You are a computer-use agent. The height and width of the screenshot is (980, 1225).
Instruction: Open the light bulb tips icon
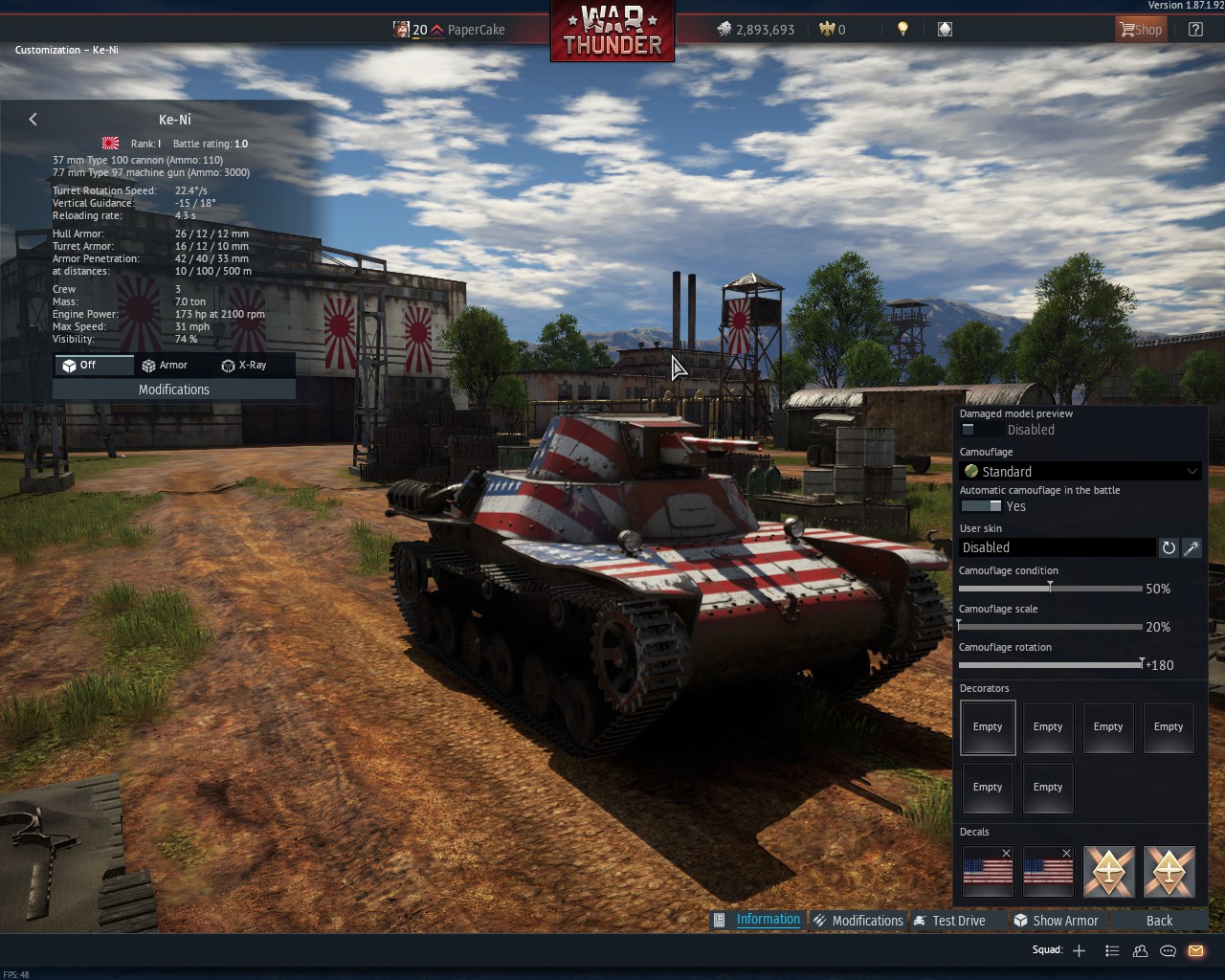[902, 30]
